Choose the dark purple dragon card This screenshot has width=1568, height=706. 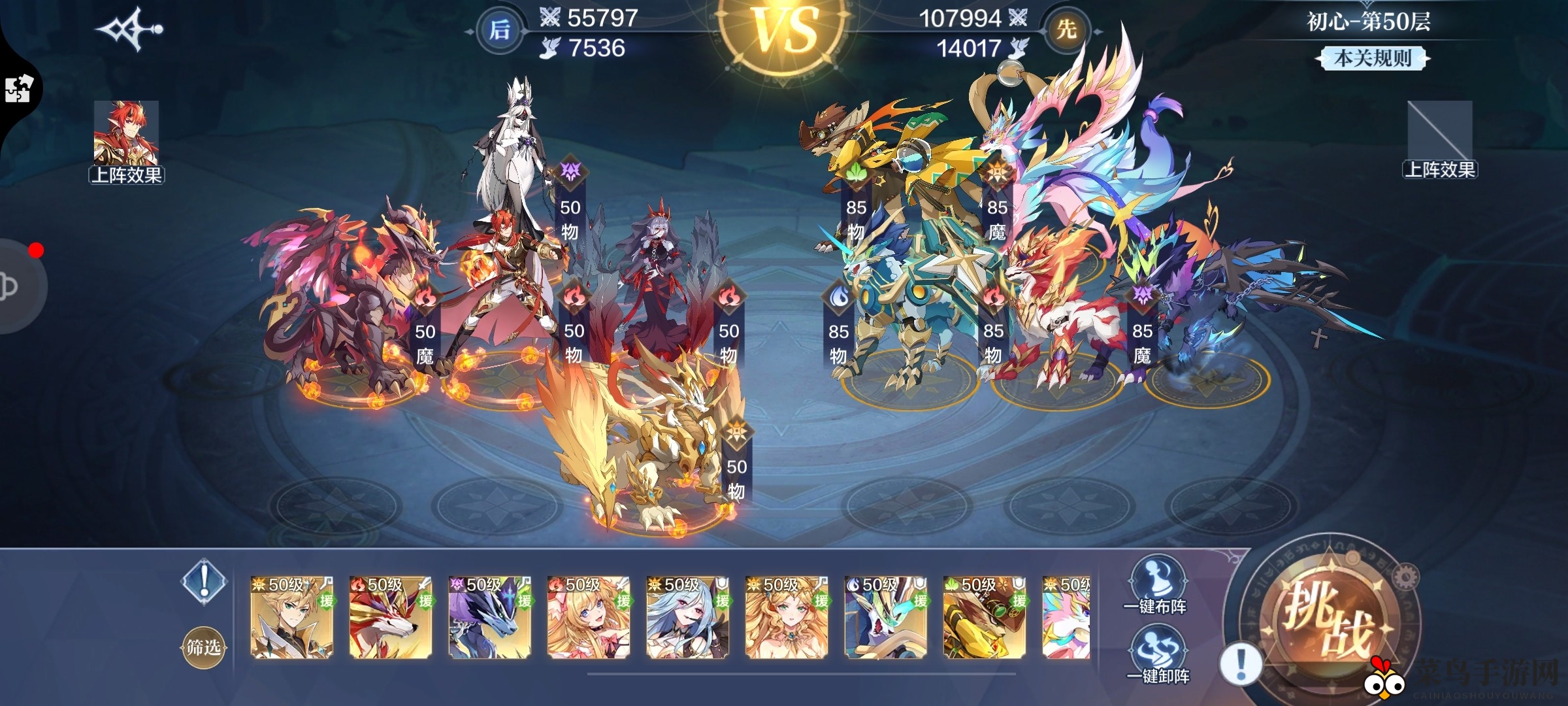[490, 617]
